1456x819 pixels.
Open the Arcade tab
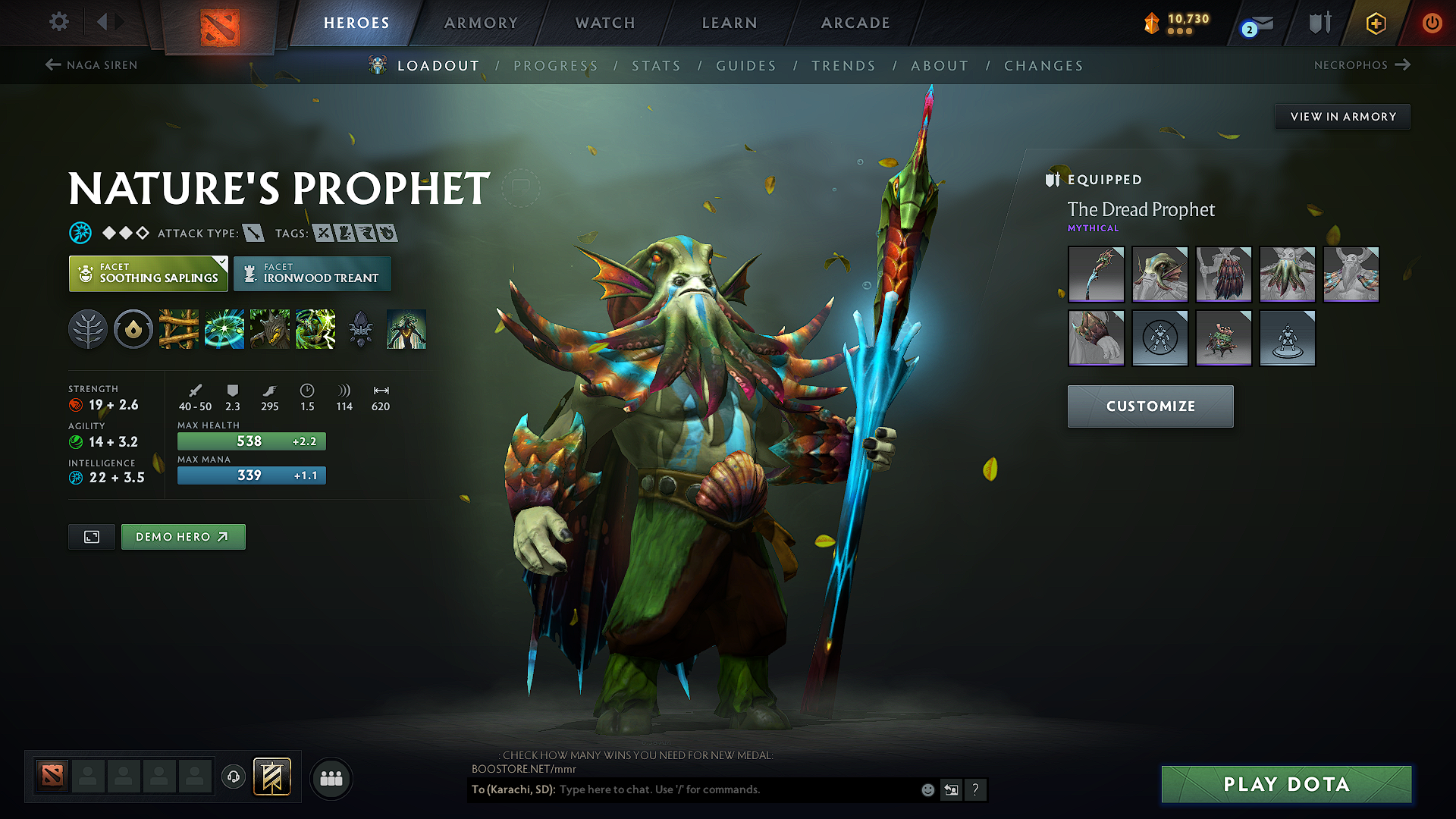coord(855,23)
